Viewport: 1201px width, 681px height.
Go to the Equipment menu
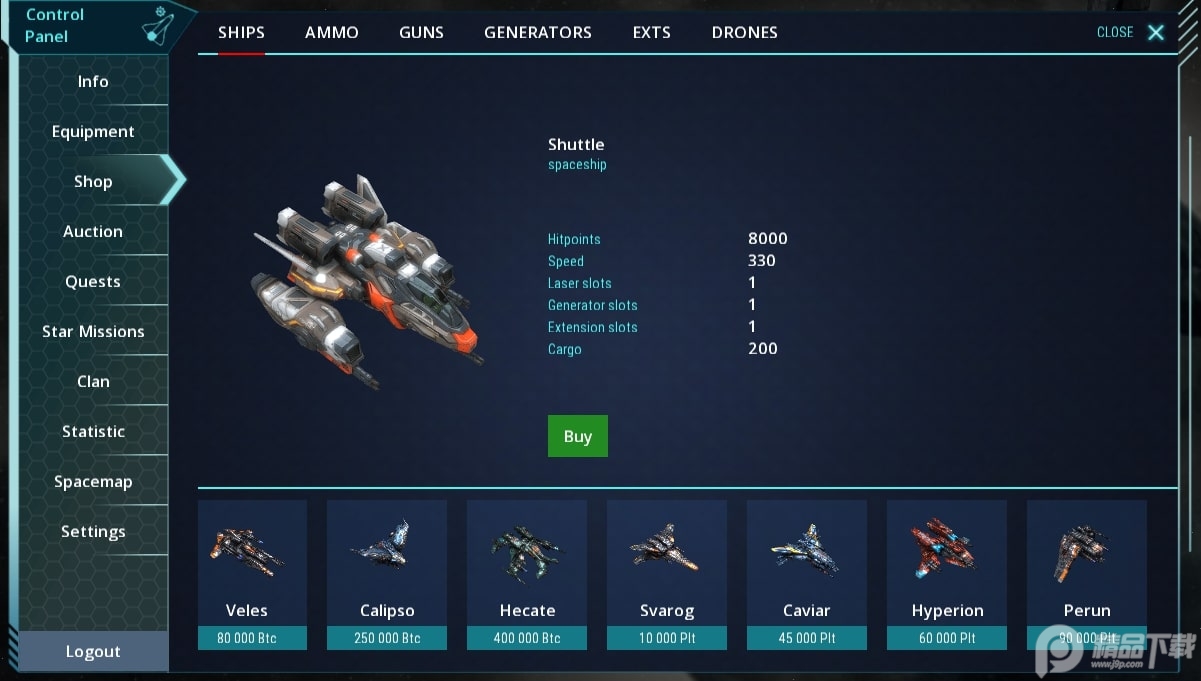(93, 132)
